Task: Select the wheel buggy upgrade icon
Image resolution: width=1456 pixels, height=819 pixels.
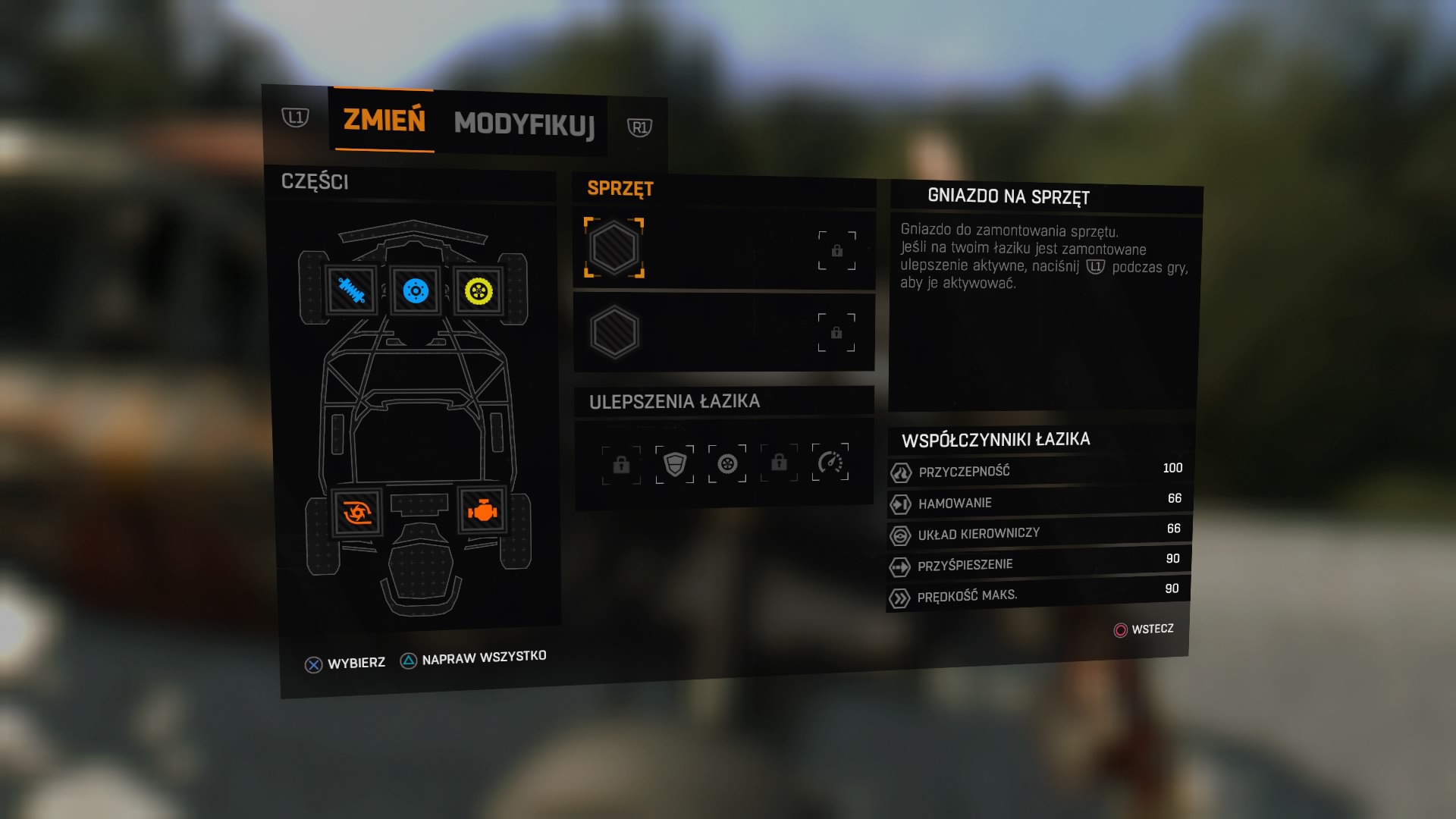Action: [x=727, y=463]
